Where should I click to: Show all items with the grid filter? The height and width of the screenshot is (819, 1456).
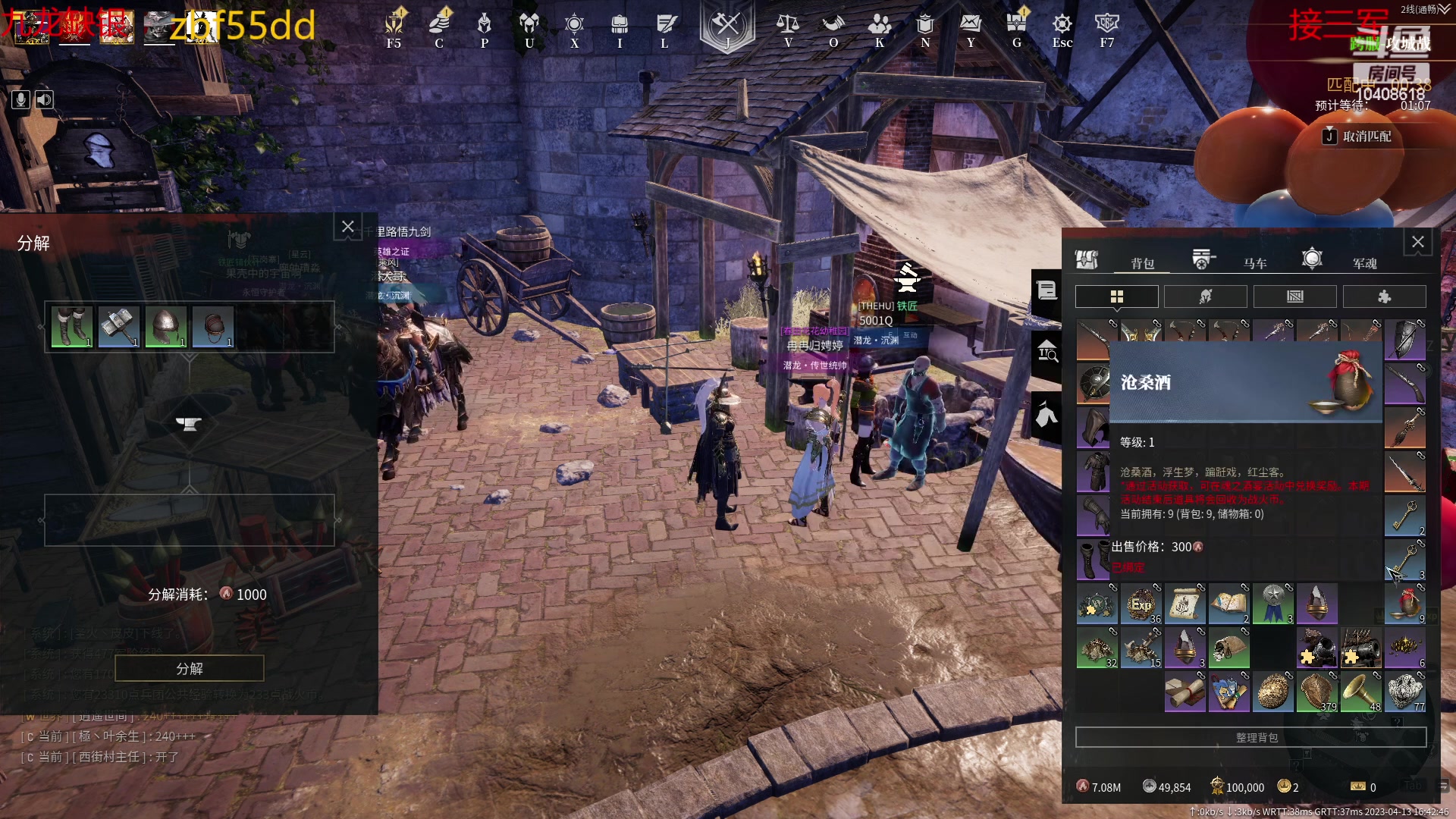pyautogui.click(x=1117, y=297)
